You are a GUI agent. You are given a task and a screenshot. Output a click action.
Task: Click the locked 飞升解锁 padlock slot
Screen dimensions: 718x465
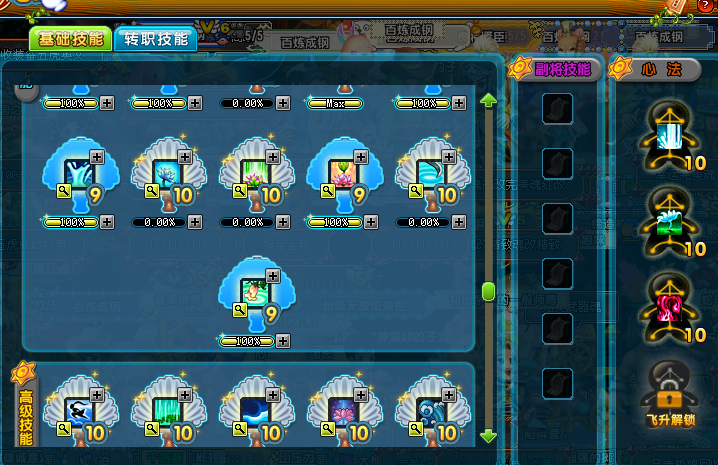666,390
